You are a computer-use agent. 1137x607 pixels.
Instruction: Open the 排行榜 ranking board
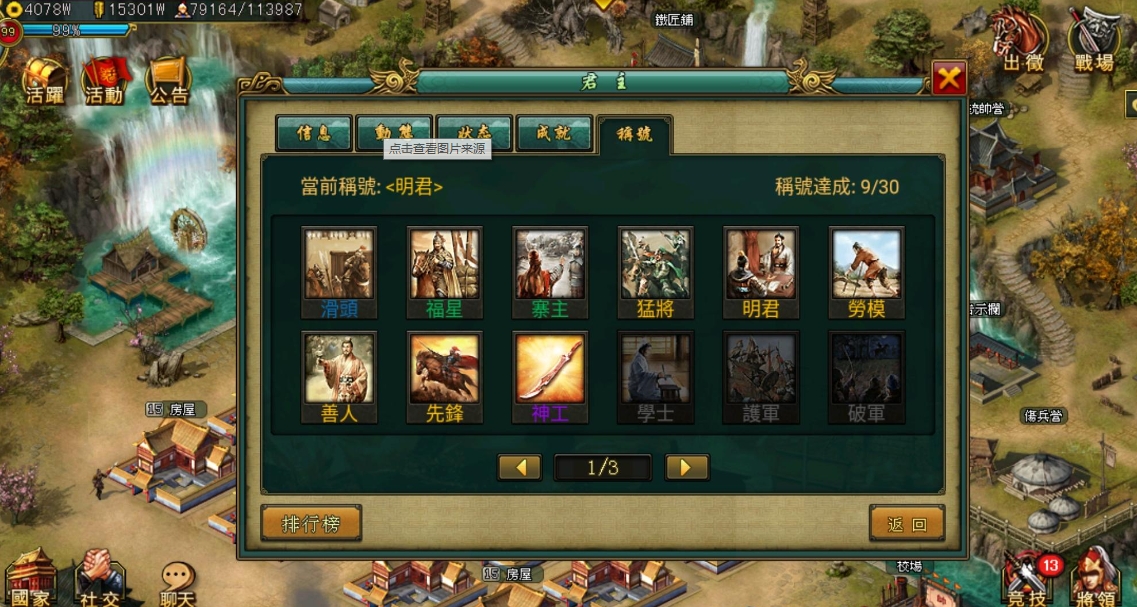pyautogui.click(x=311, y=523)
